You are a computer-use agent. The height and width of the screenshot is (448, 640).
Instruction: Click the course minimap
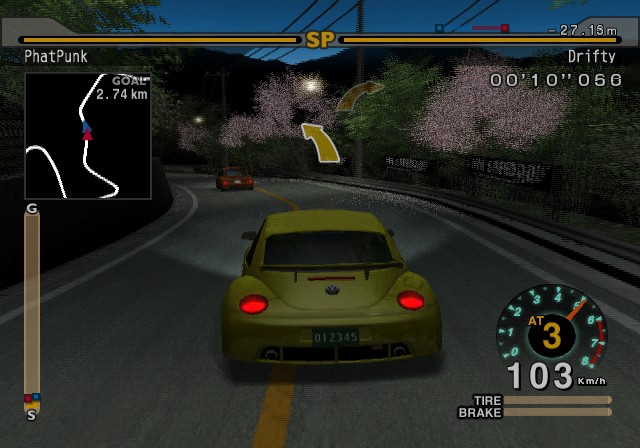[88, 135]
